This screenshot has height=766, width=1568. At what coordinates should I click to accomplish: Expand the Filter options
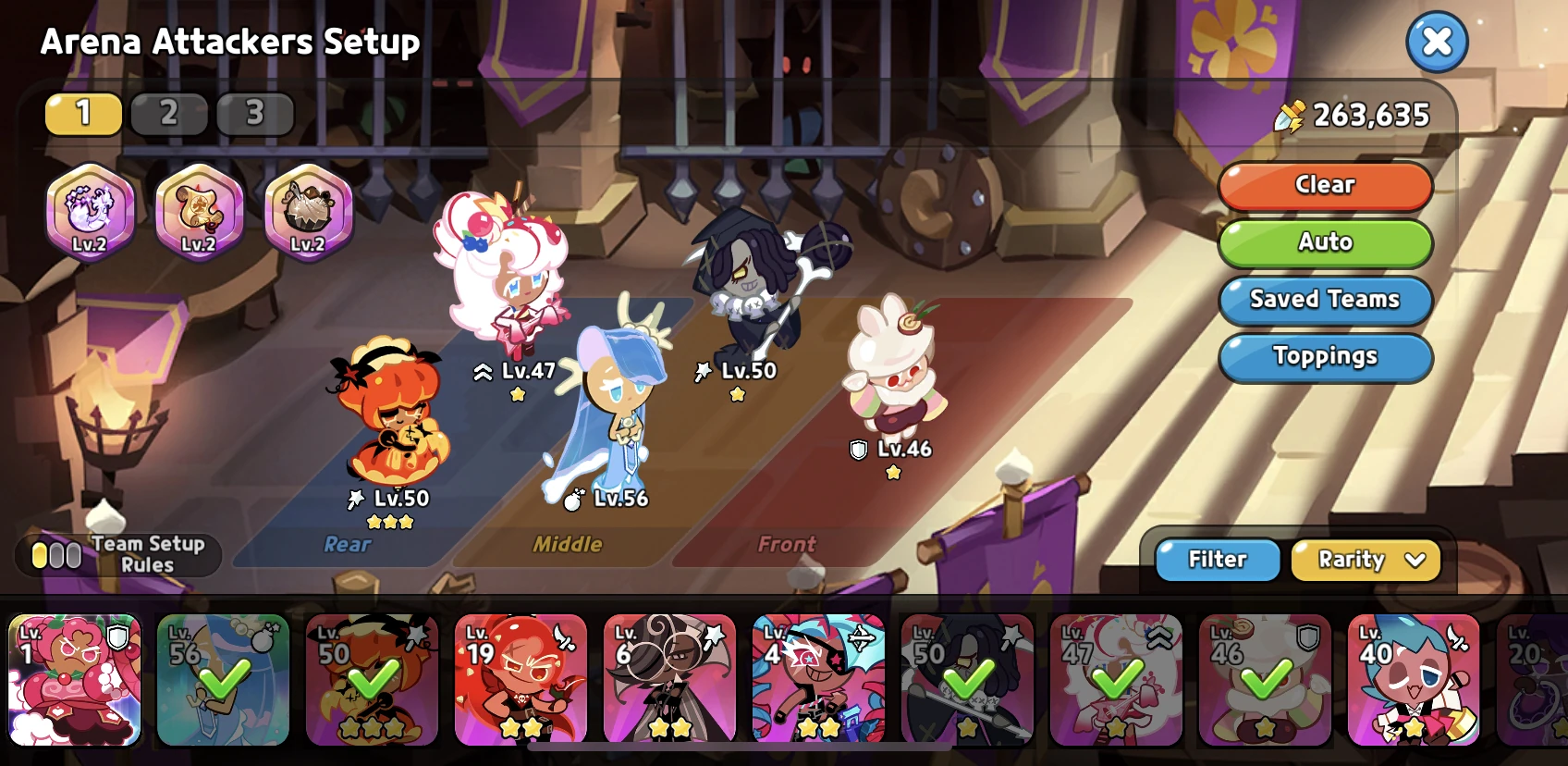tap(1217, 560)
